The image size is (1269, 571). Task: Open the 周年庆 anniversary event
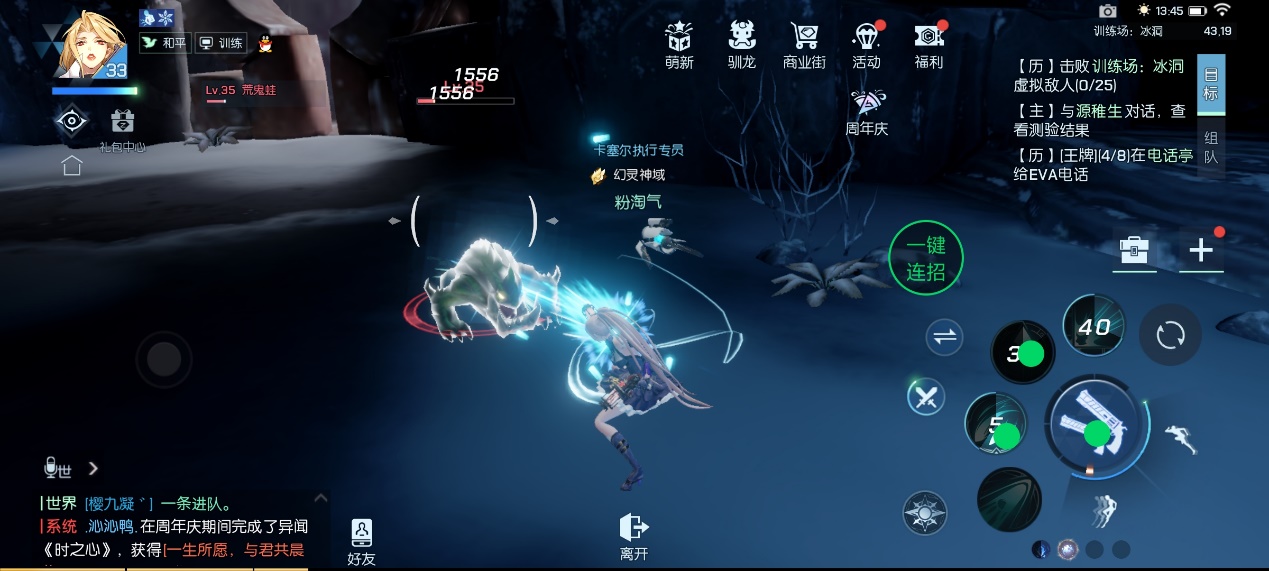pyautogui.click(x=866, y=111)
